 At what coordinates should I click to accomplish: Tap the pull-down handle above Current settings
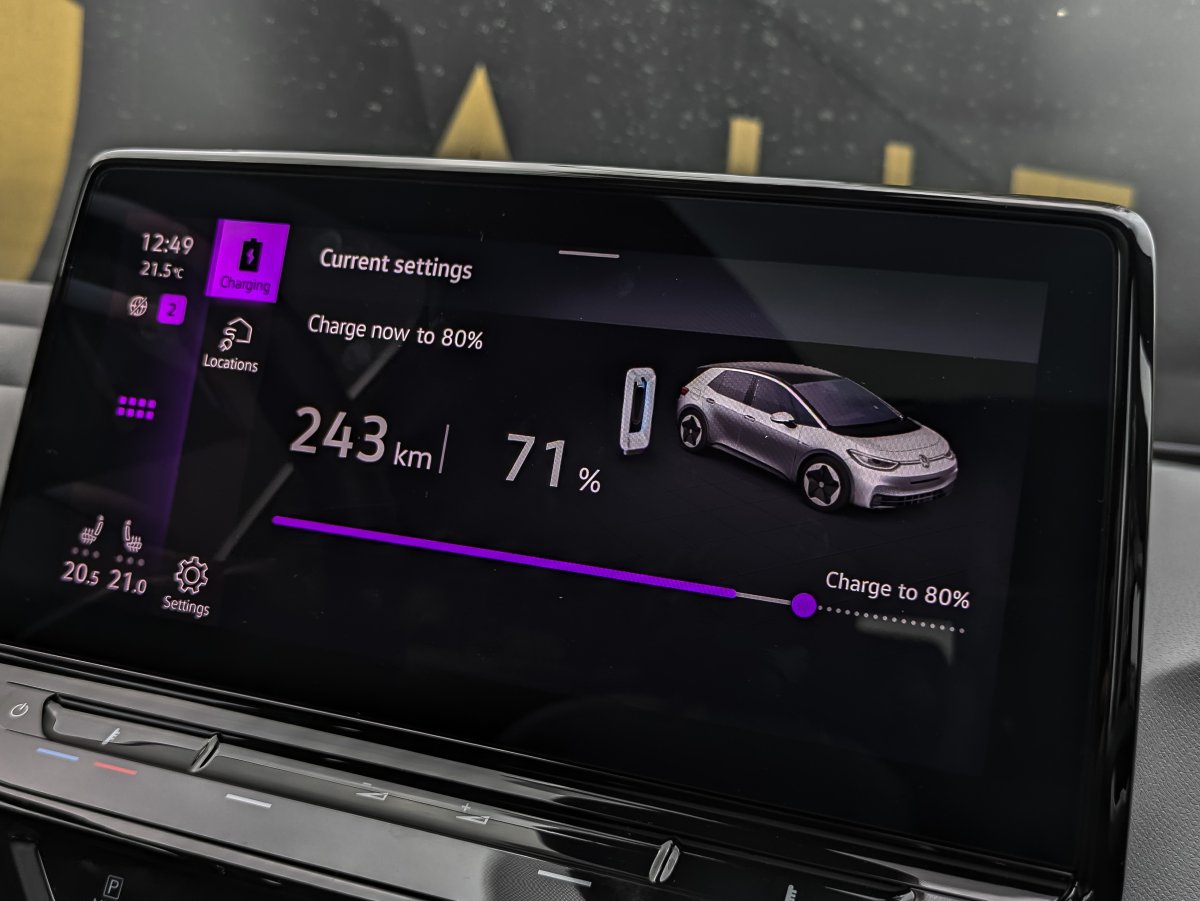(x=589, y=254)
